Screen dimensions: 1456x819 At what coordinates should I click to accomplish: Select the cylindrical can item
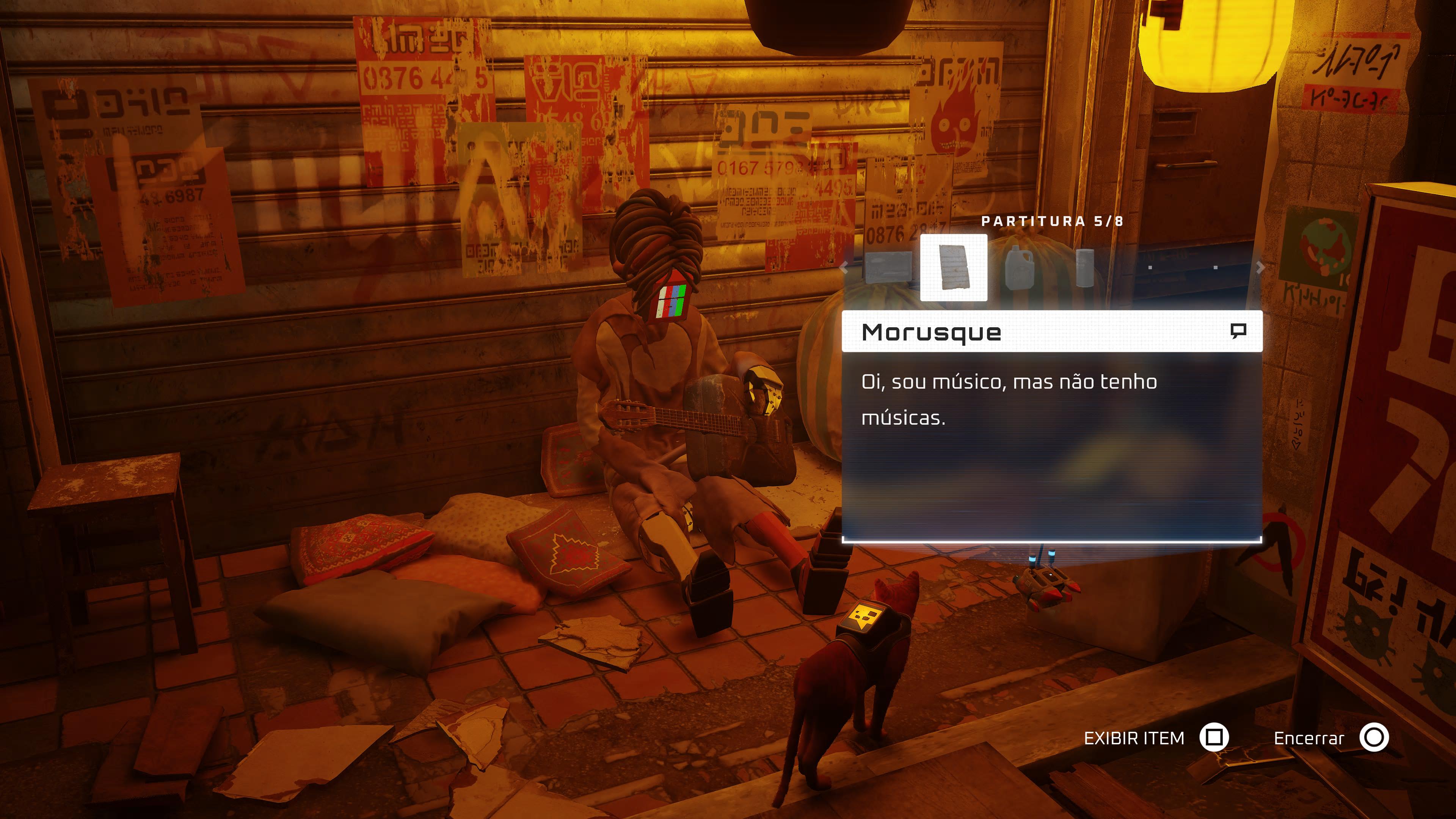[x=1085, y=267]
